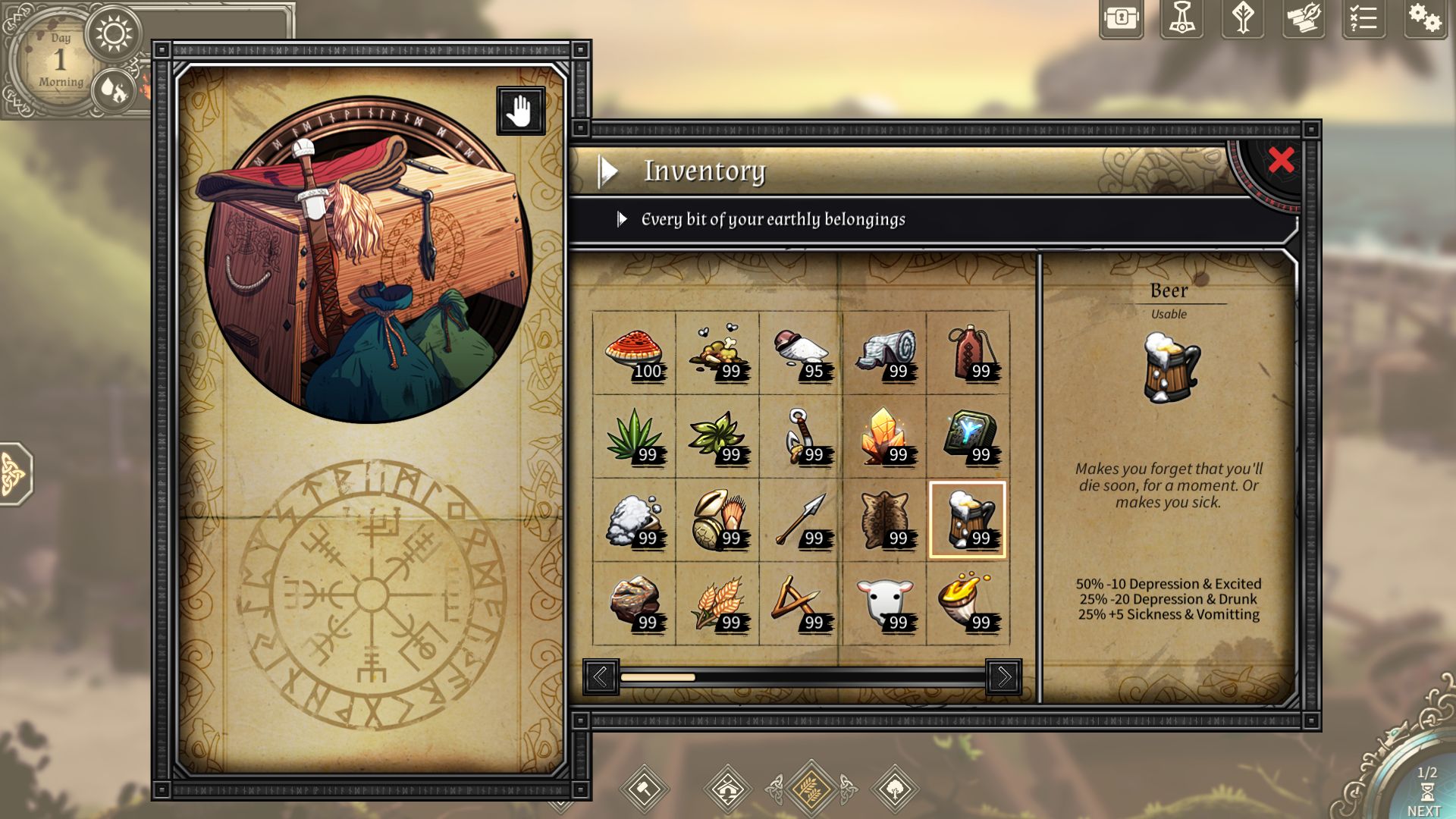This screenshot has height=819, width=1456.
Task: Choose the red leather flask slot
Action: 968,353
